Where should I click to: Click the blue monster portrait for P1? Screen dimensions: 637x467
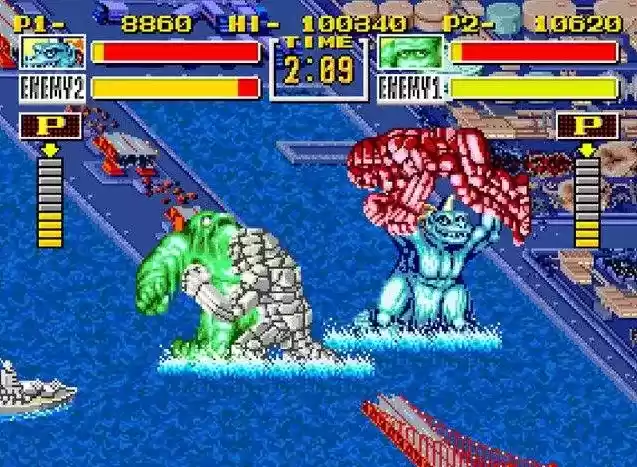click(53, 53)
